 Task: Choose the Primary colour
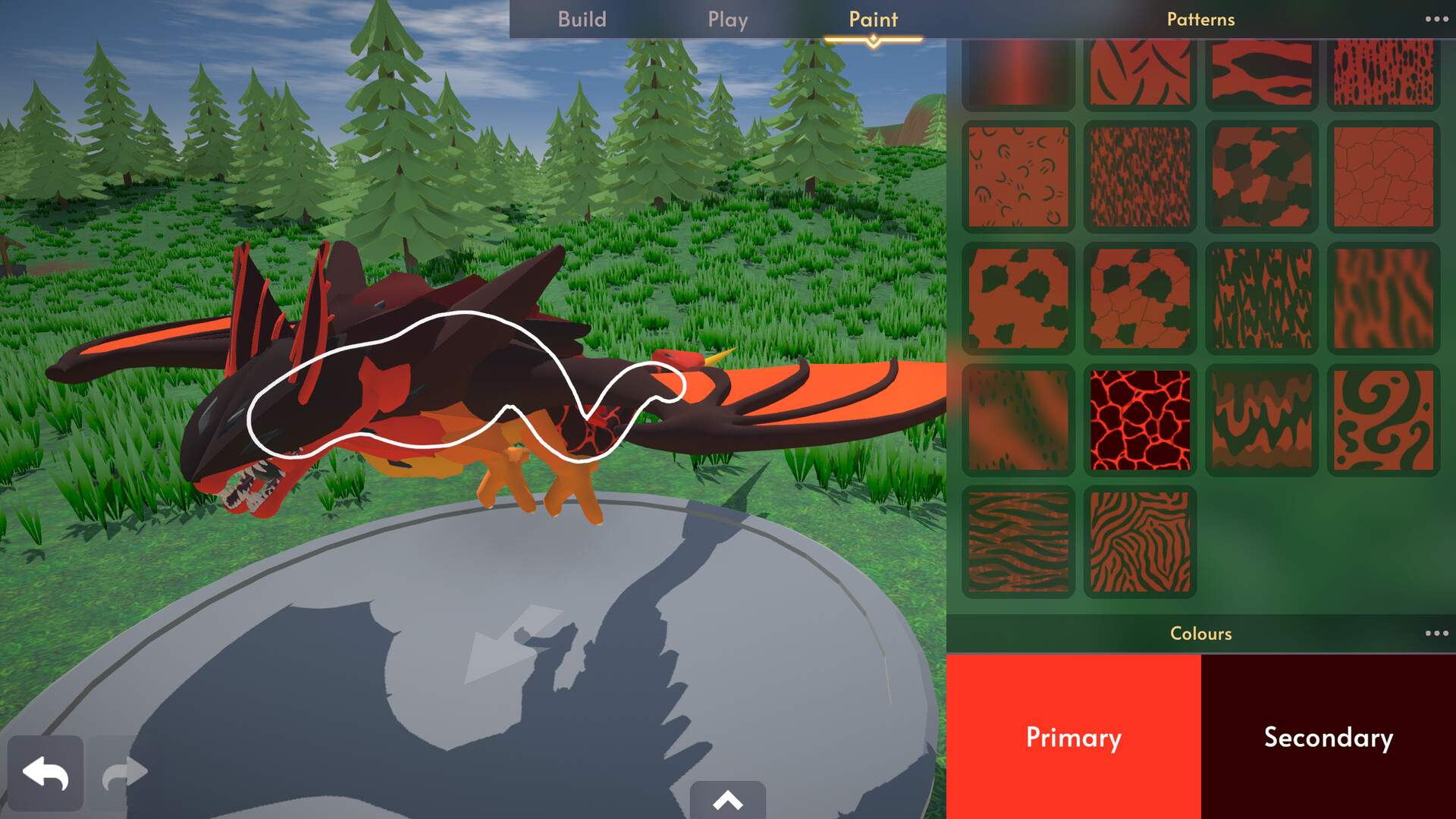[x=1073, y=737]
